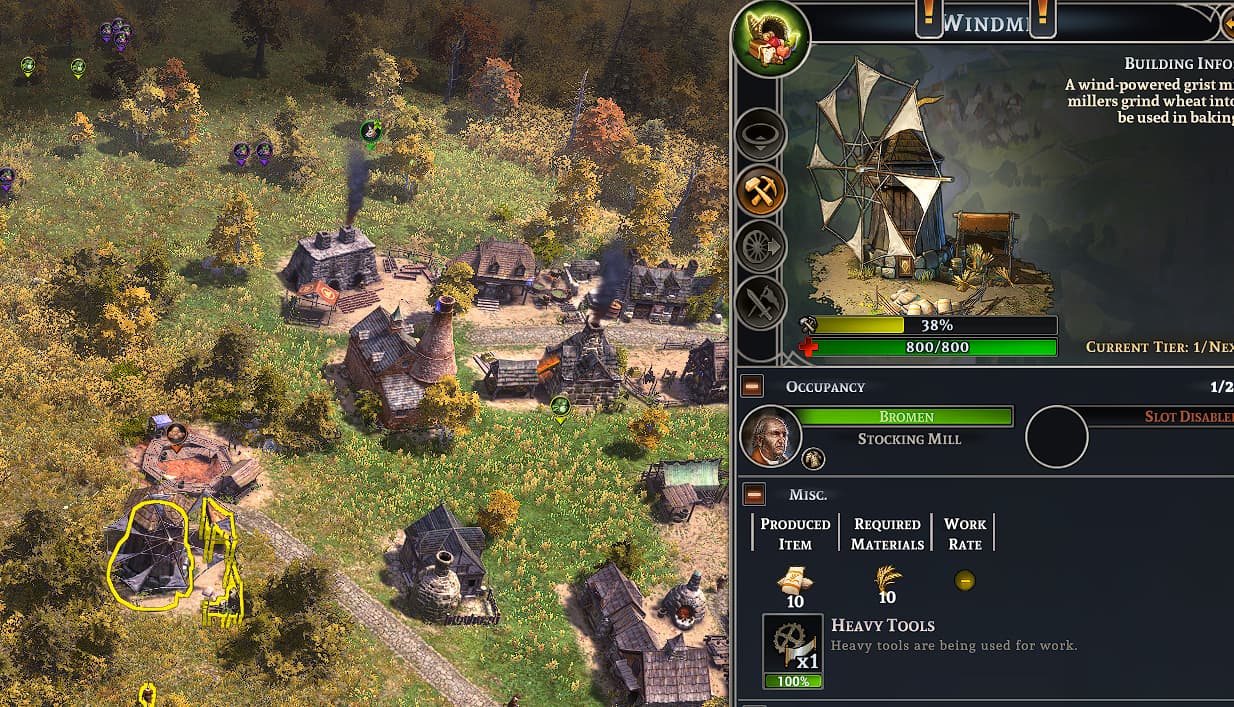Click the arrow button at the panel's top-right
Screen dimensions: 1234x707
(1227, 20)
